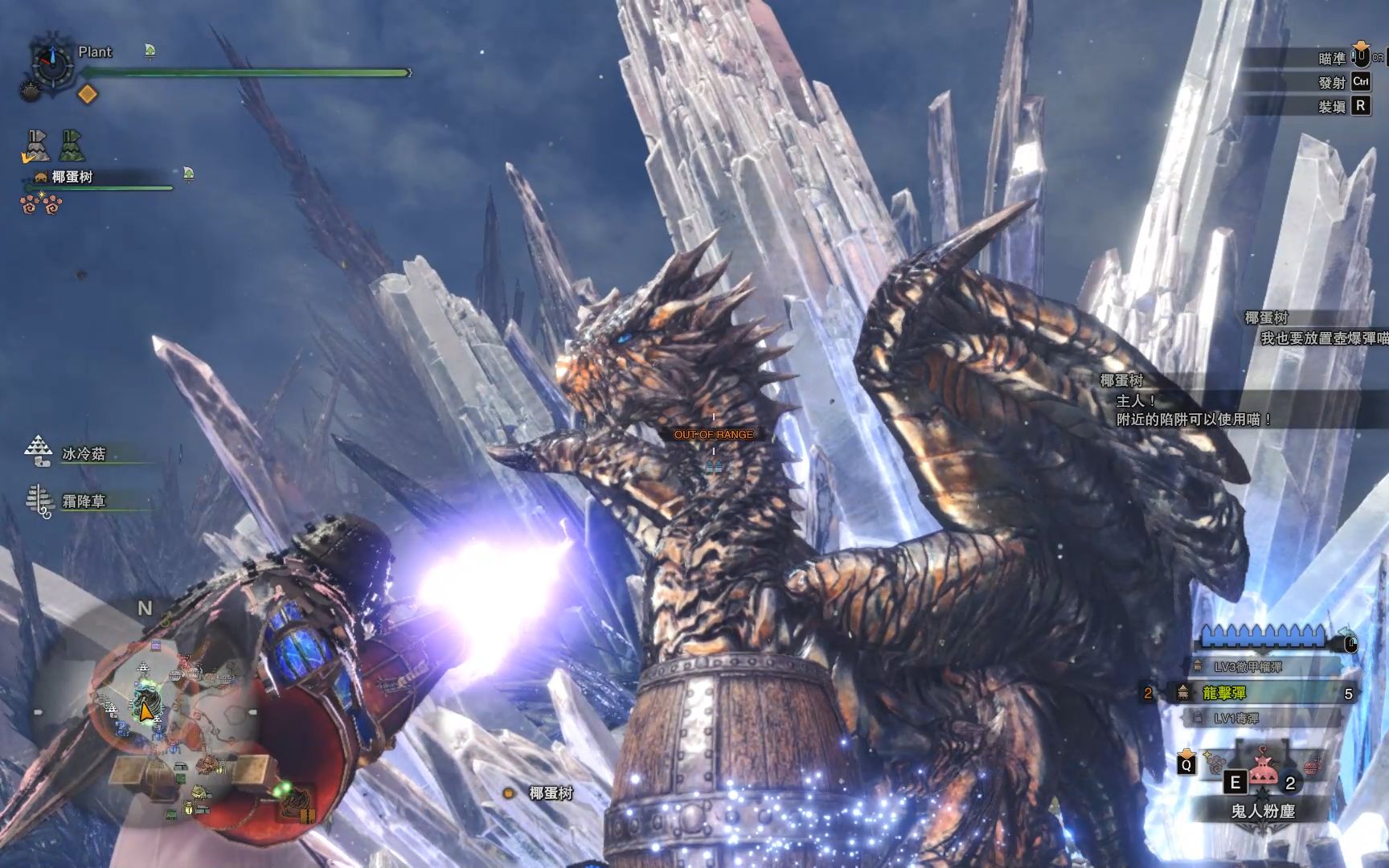Open the 附近的陷阱可以使用喵 chat message
Viewport: 1389px width, 868px height.
pyautogui.click(x=1194, y=419)
